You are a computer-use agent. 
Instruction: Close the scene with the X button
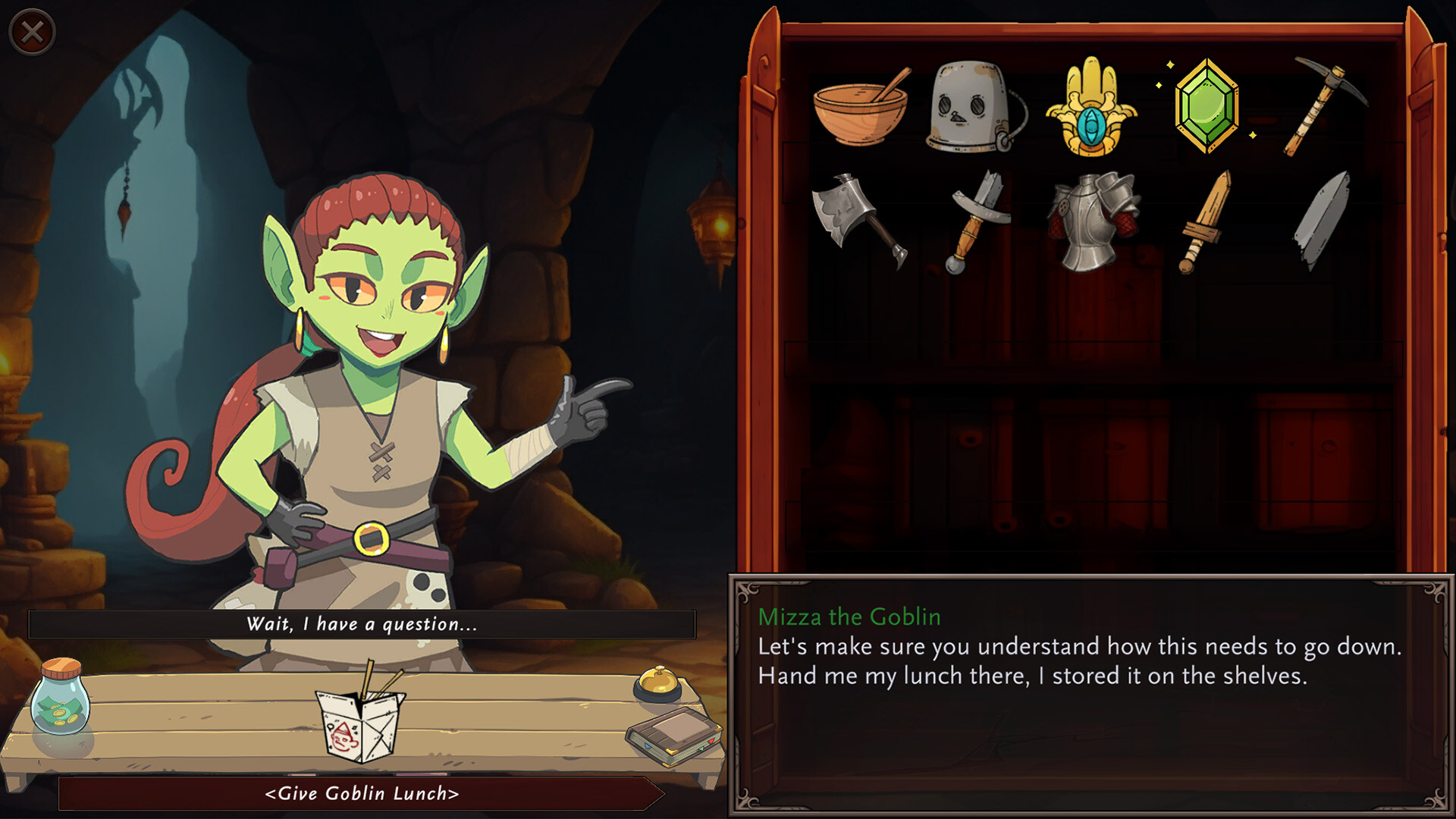[30, 30]
